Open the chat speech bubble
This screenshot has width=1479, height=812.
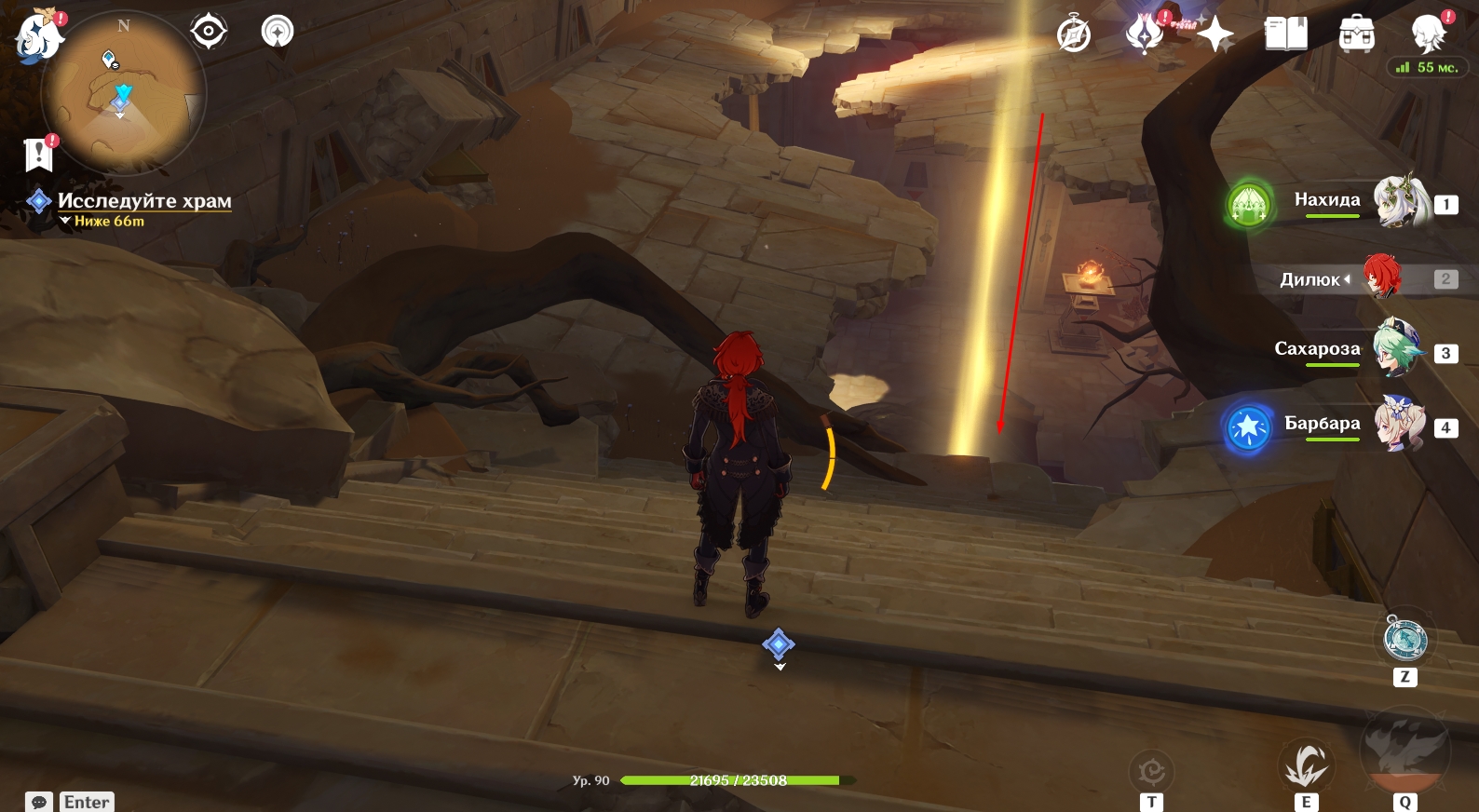click(x=39, y=802)
